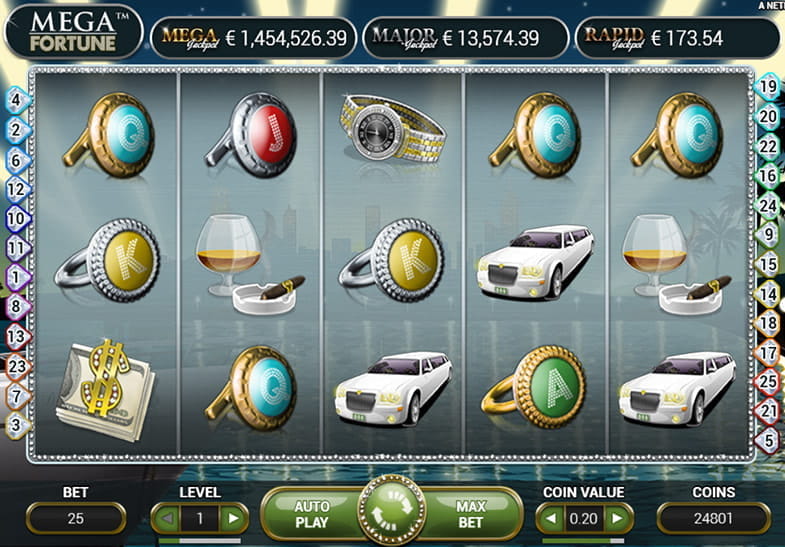Pick payline 3 marker
Screen dimensions: 785x547
(x=16, y=424)
